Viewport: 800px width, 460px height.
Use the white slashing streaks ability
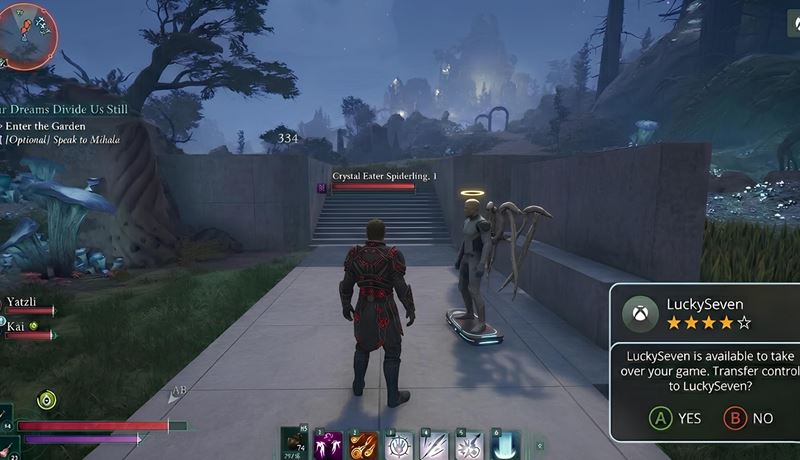(x=433, y=445)
